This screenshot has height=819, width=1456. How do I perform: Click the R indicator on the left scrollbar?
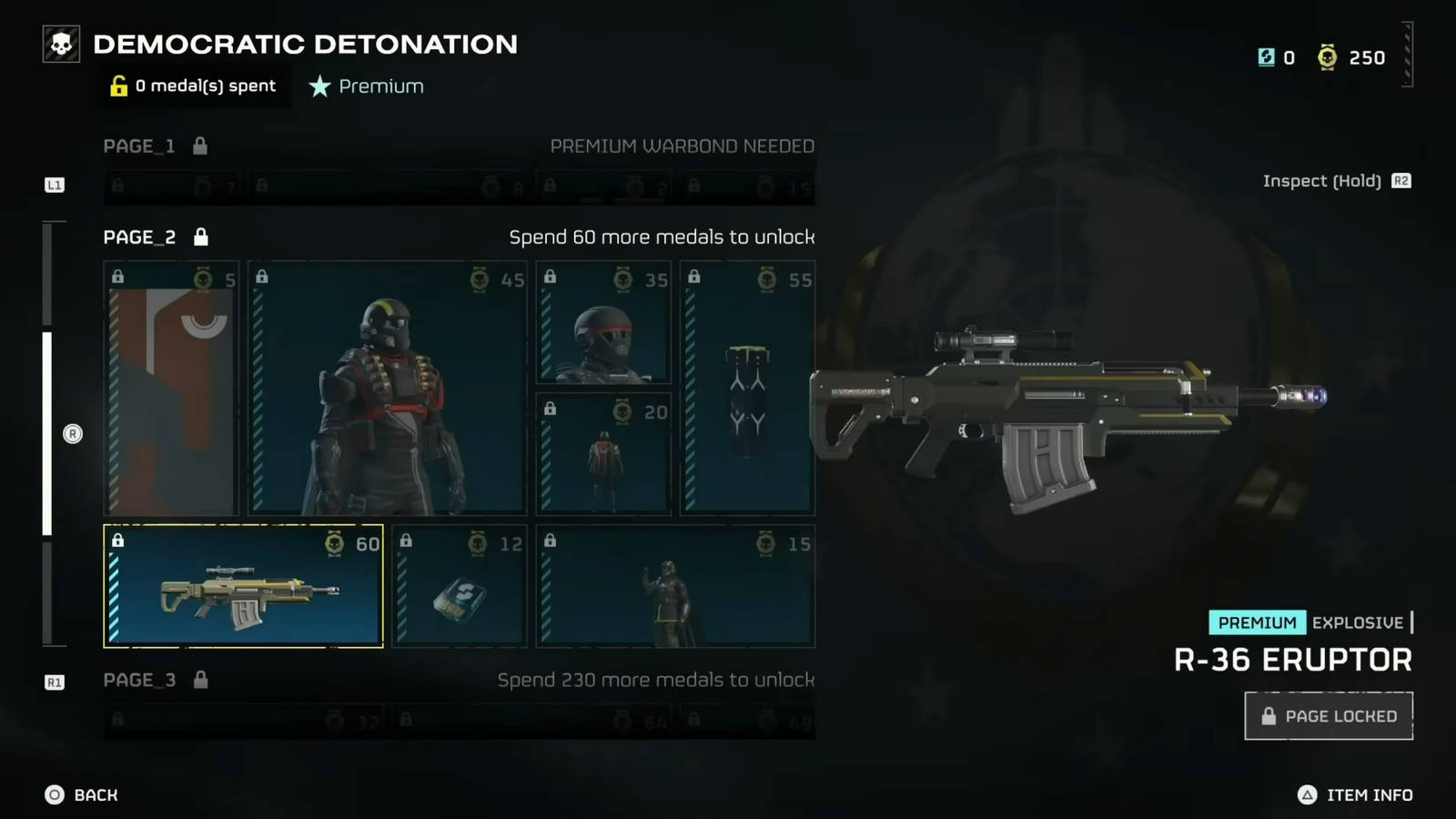click(x=73, y=434)
